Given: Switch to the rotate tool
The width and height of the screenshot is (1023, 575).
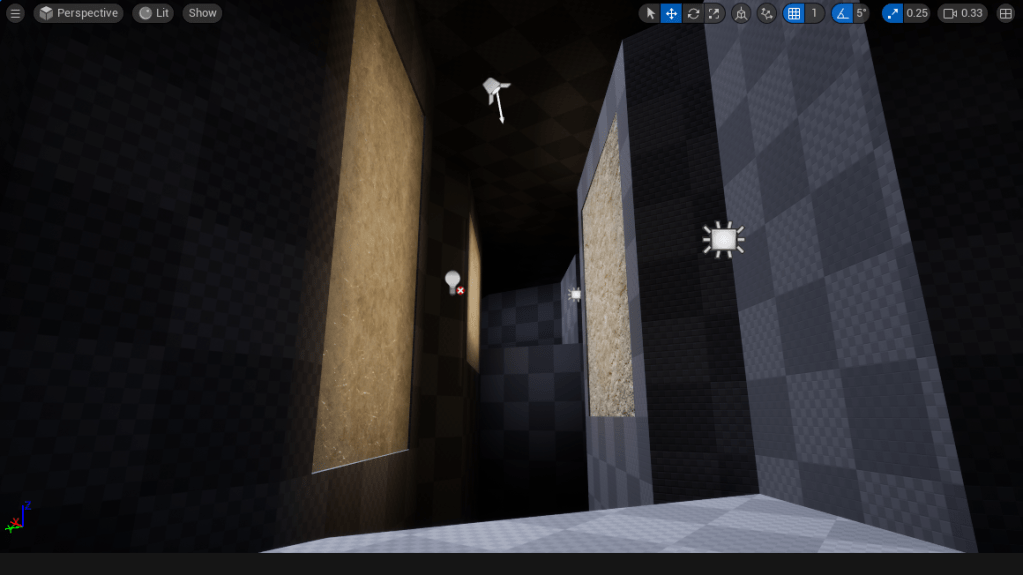Looking at the screenshot, I should pyautogui.click(x=693, y=13).
